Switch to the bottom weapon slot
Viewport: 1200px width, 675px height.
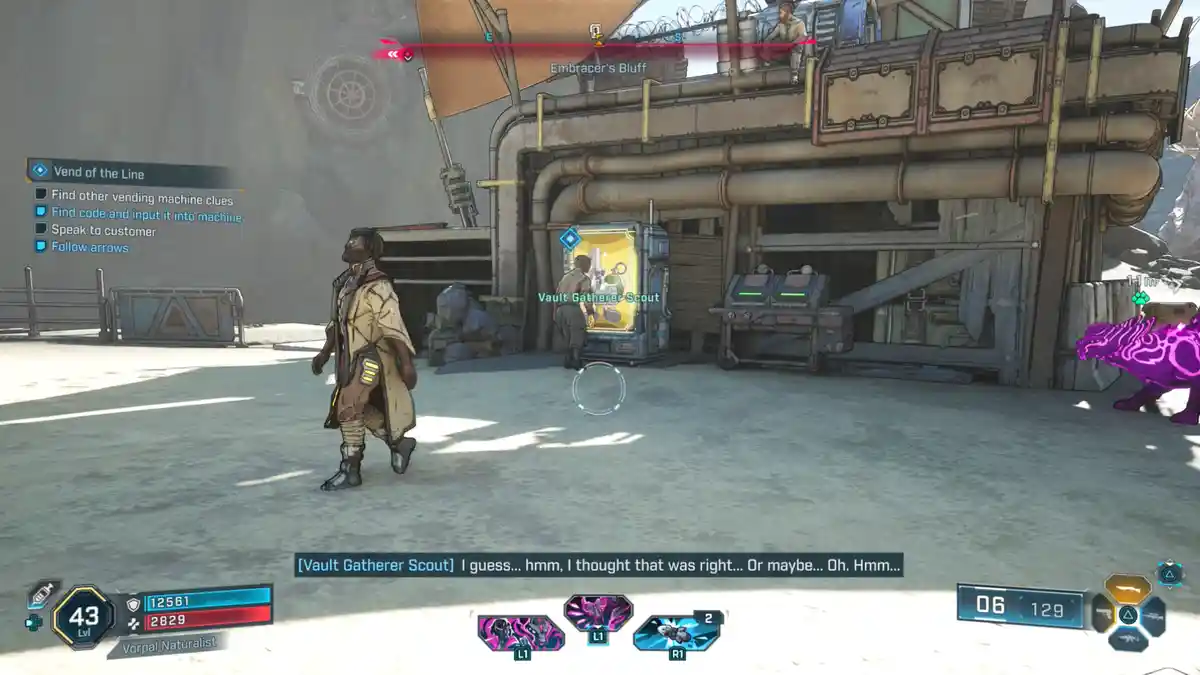tap(1127, 640)
